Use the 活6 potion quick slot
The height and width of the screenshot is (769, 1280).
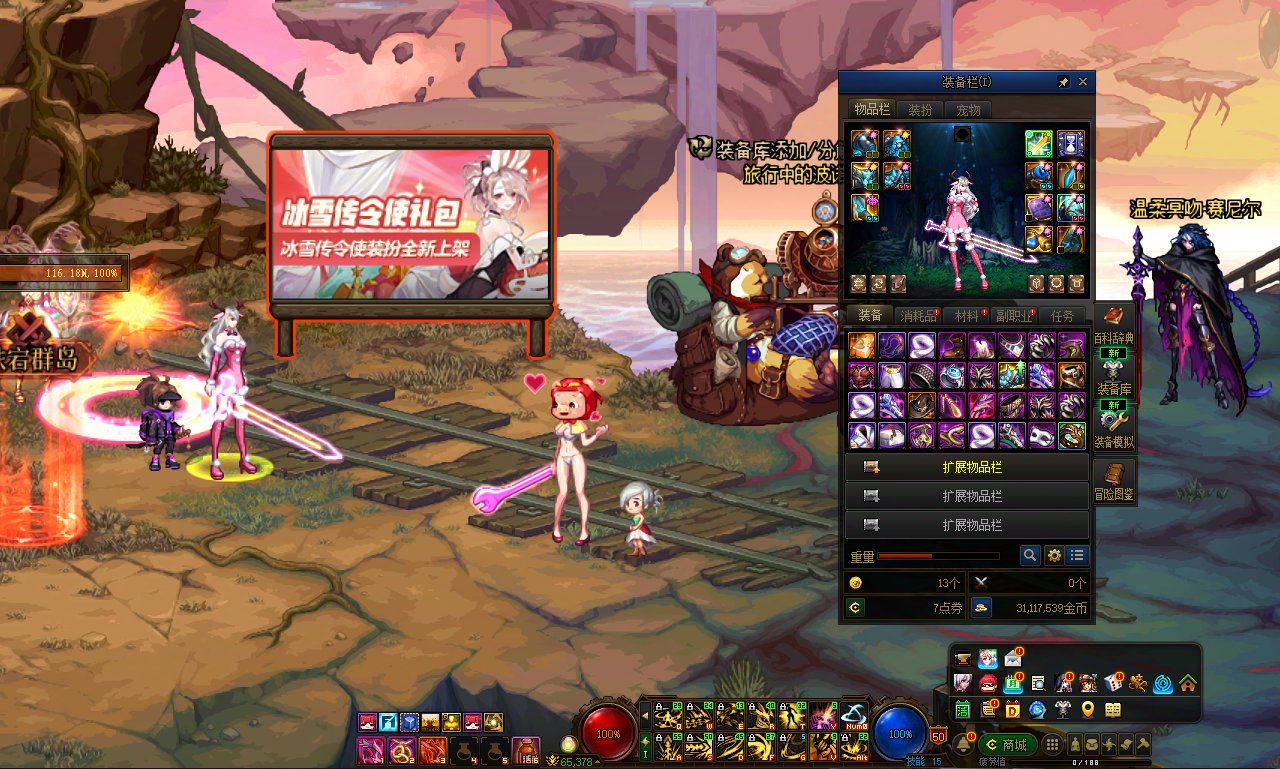525,749
